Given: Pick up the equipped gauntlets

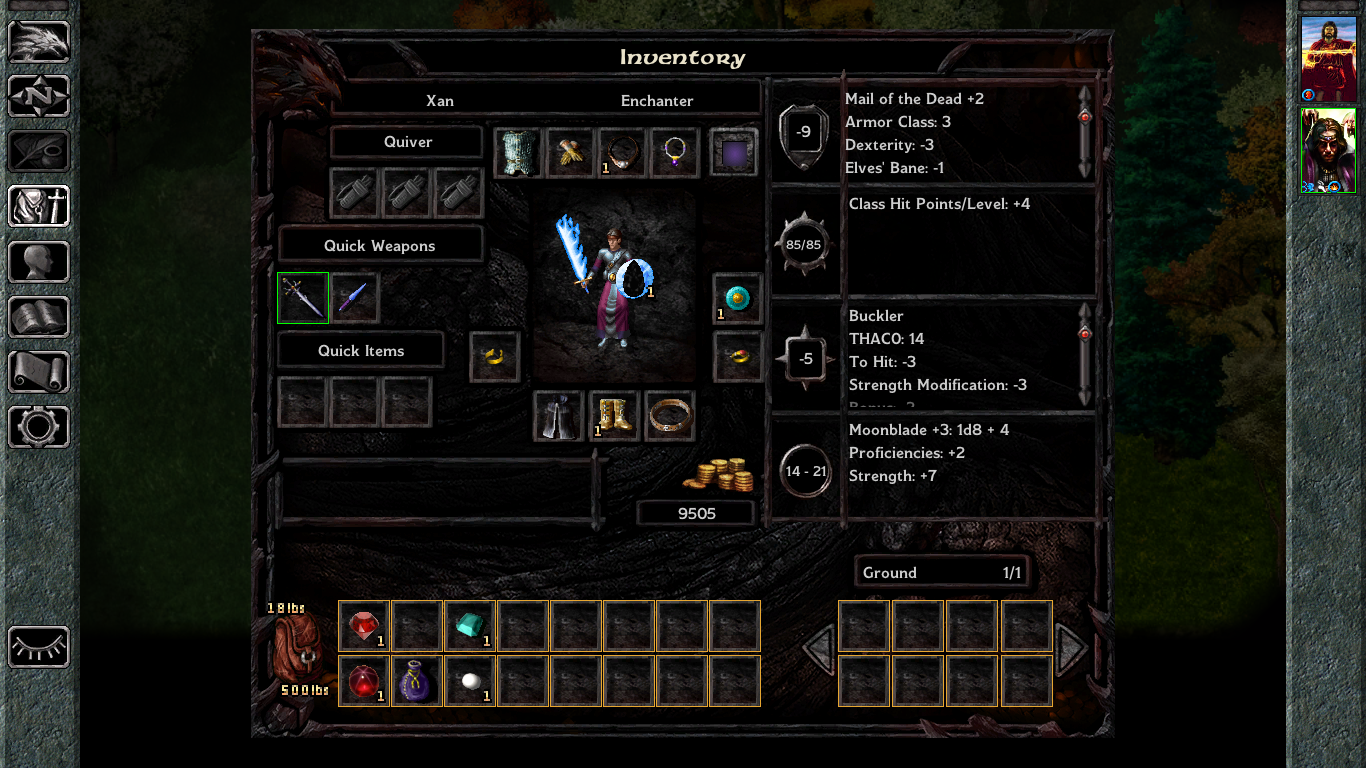Looking at the screenshot, I should [x=570, y=153].
